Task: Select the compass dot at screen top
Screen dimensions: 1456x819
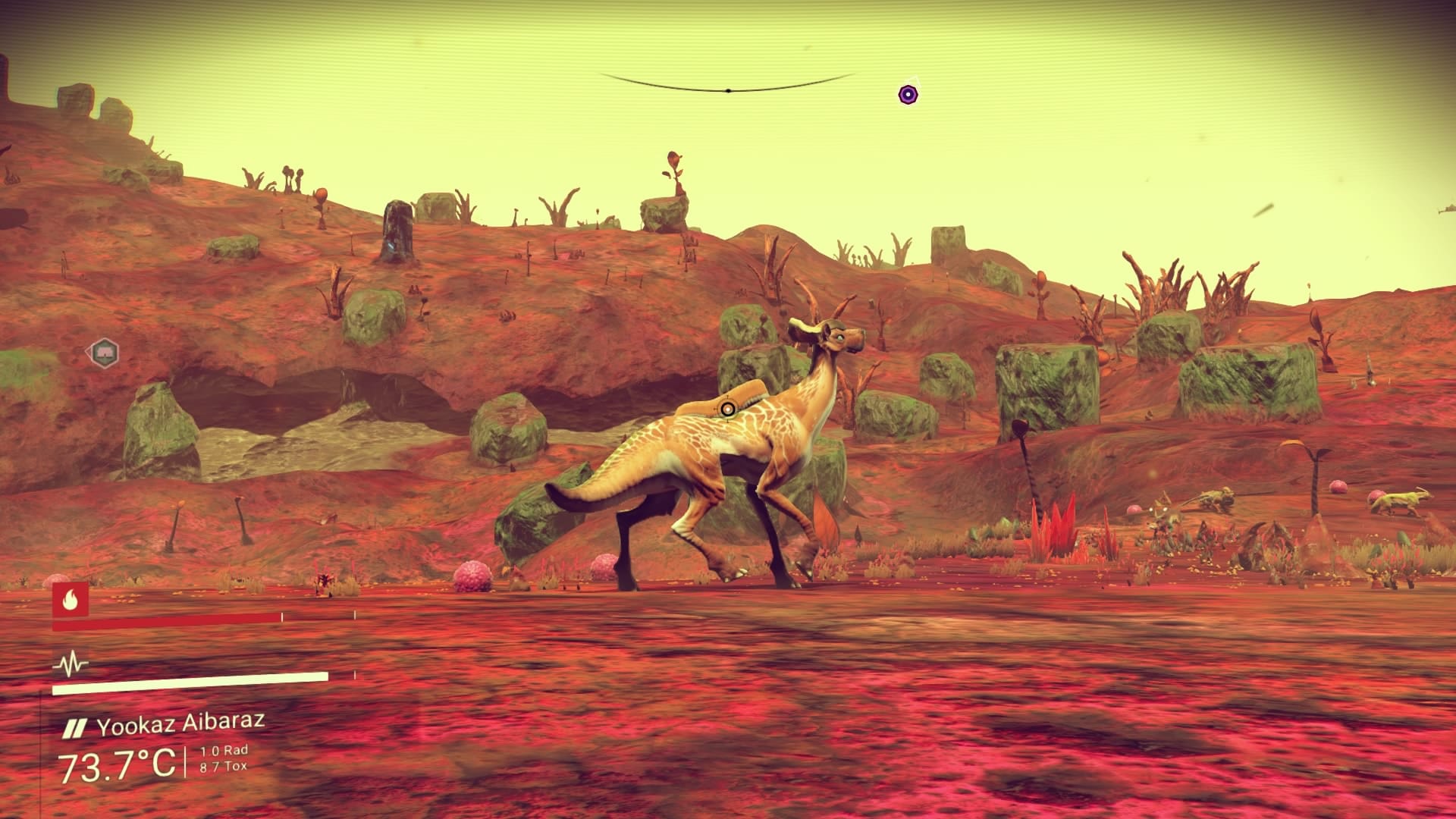Action: [729, 90]
